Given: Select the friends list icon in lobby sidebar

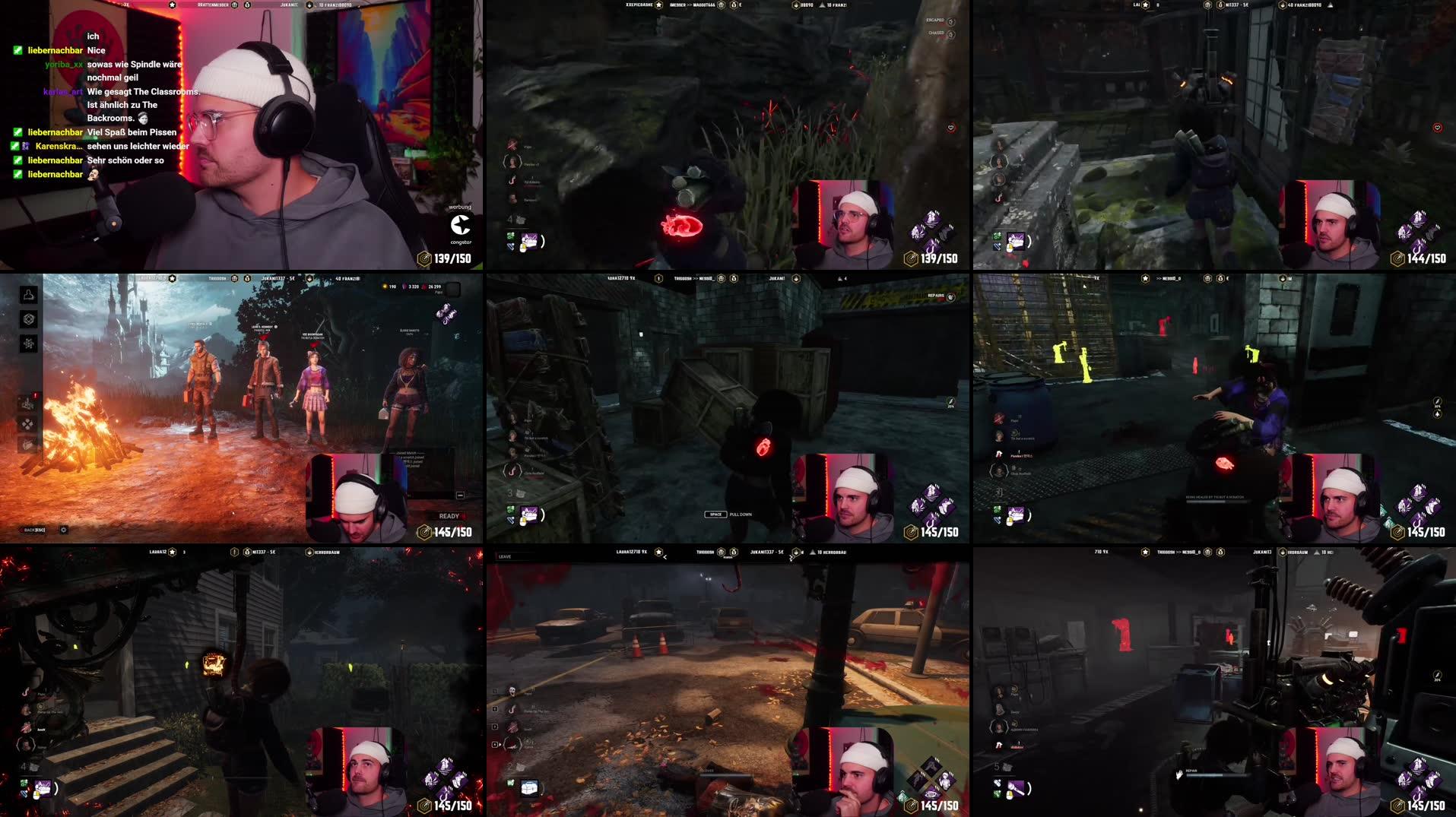Looking at the screenshot, I should [28, 295].
